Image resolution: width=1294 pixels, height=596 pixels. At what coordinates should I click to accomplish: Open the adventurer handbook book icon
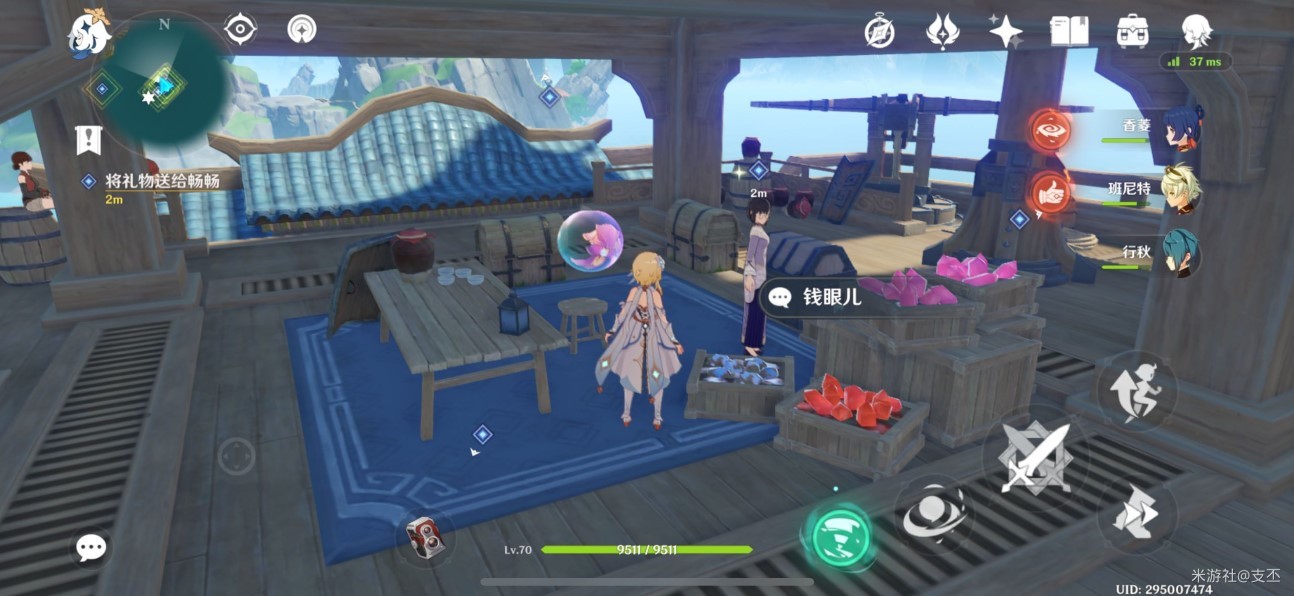[x=1069, y=31]
